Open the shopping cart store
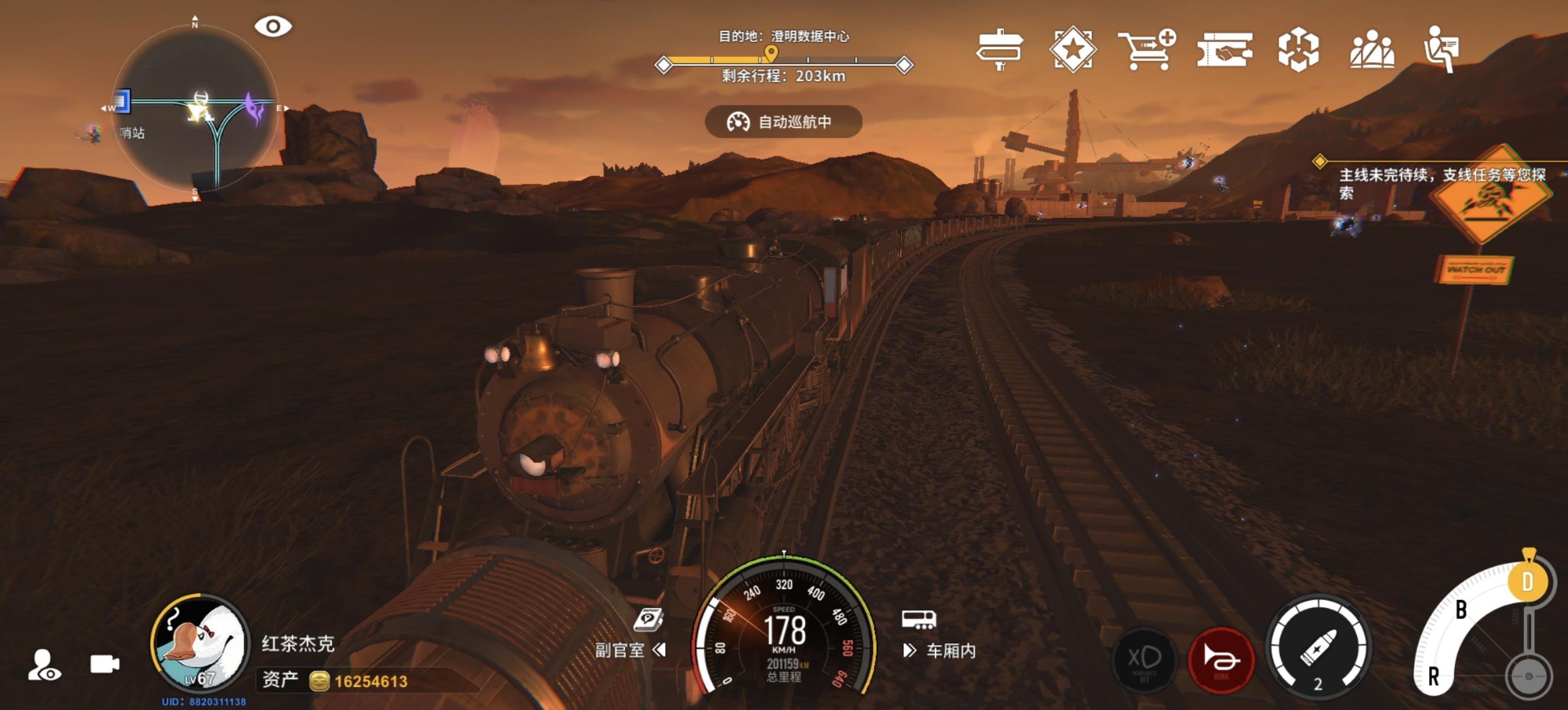1568x710 pixels. pos(1146,50)
